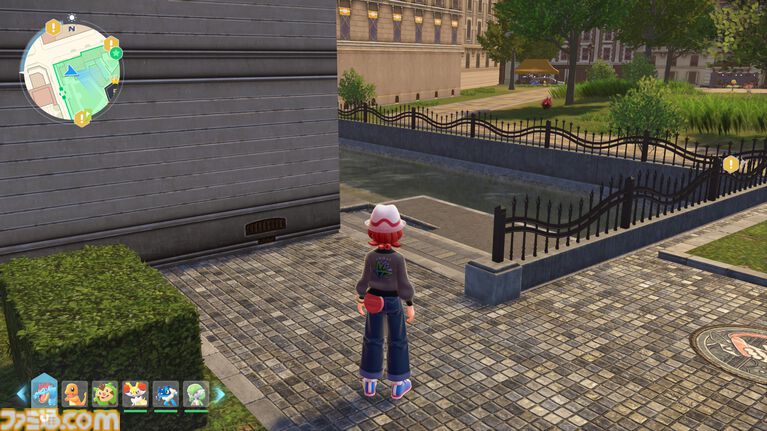
Task: Pick Braixen from the party bar
Action: pos(135,394)
